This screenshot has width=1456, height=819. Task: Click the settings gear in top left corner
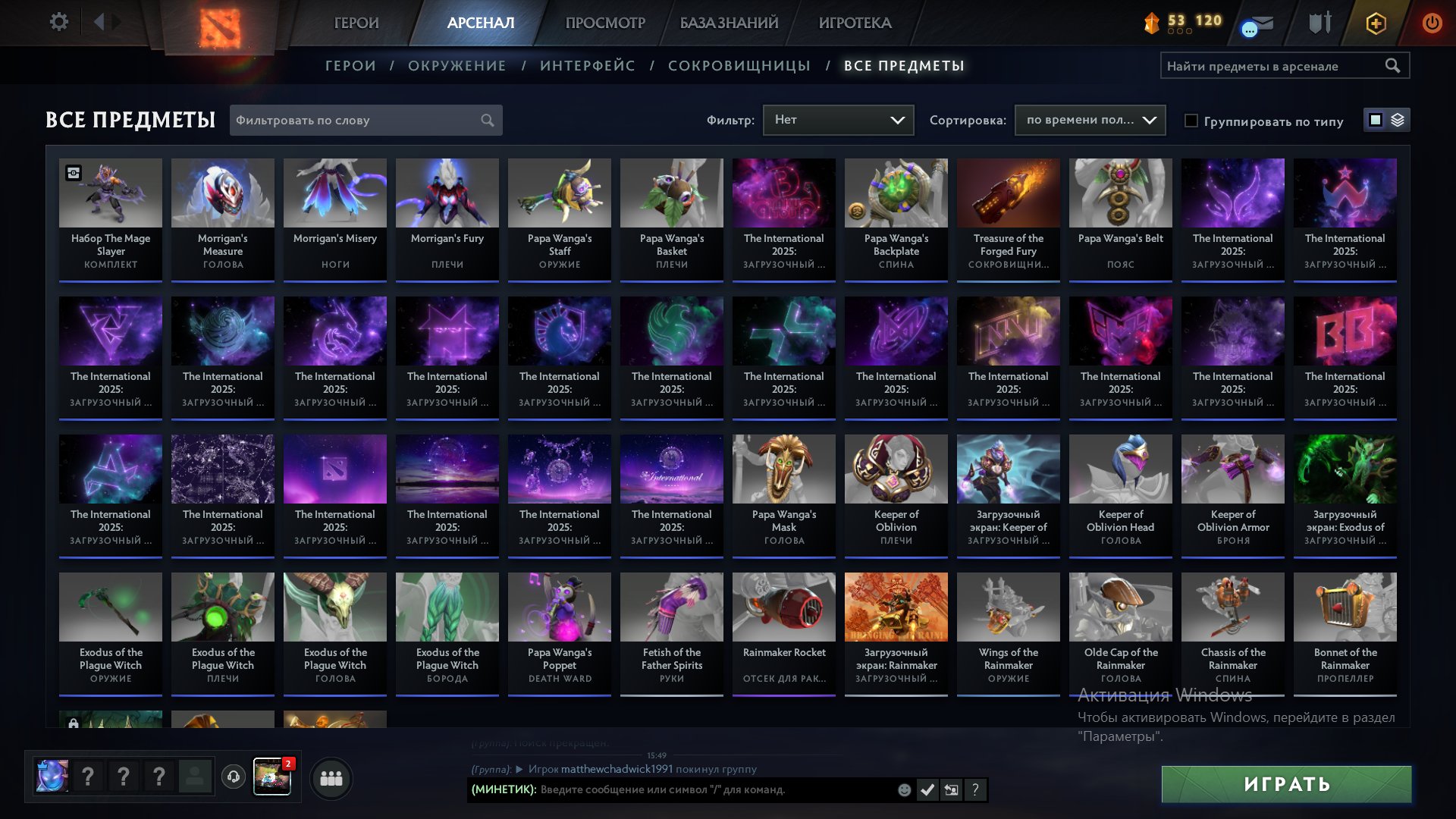click(59, 22)
